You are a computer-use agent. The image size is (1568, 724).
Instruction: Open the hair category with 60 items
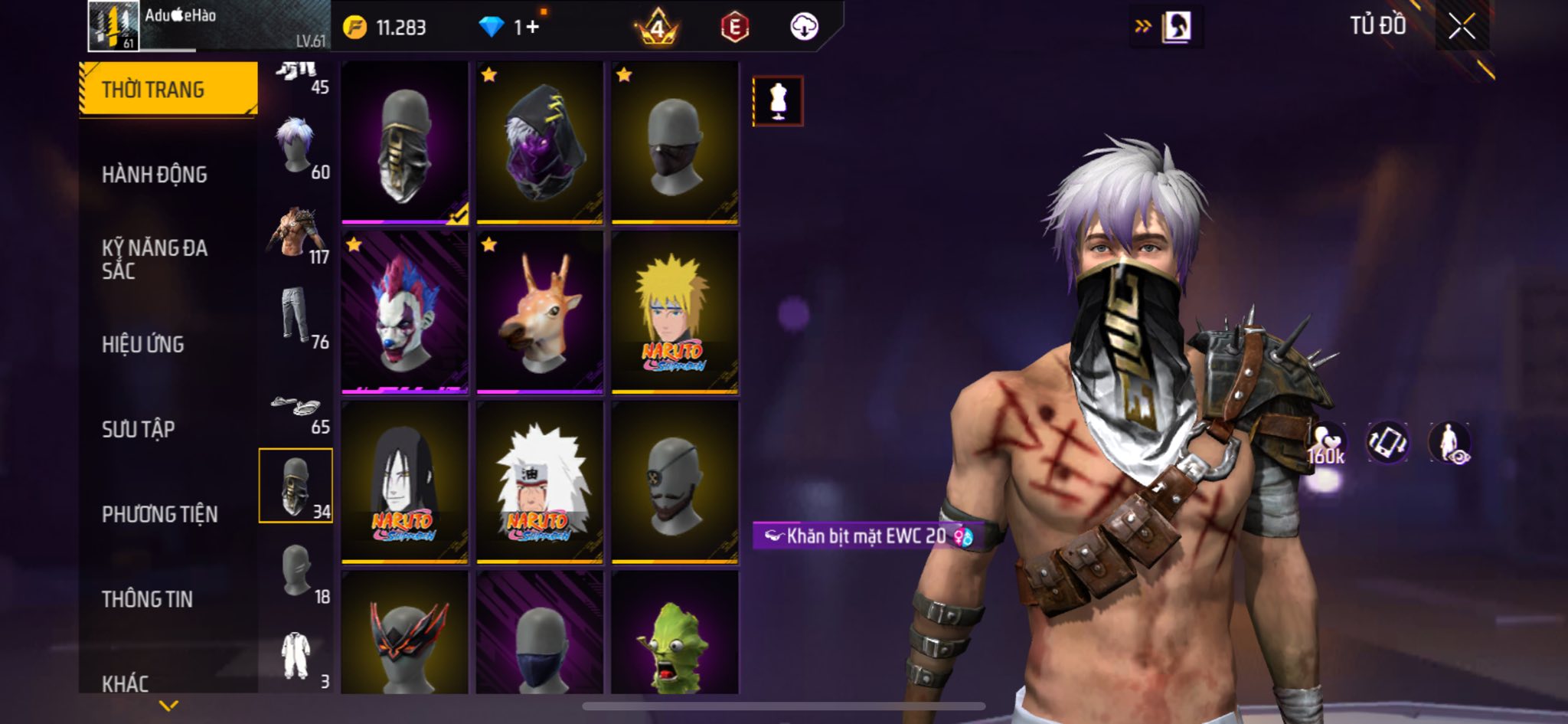pos(296,146)
